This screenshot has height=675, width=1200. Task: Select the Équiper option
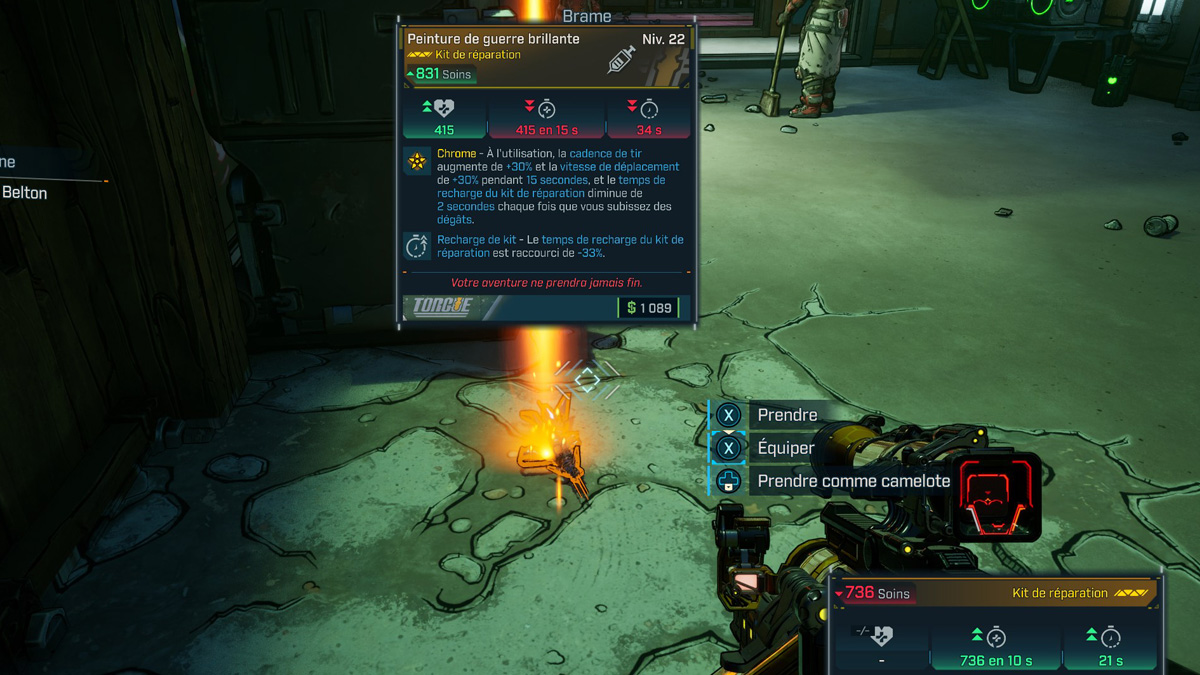click(785, 448)
